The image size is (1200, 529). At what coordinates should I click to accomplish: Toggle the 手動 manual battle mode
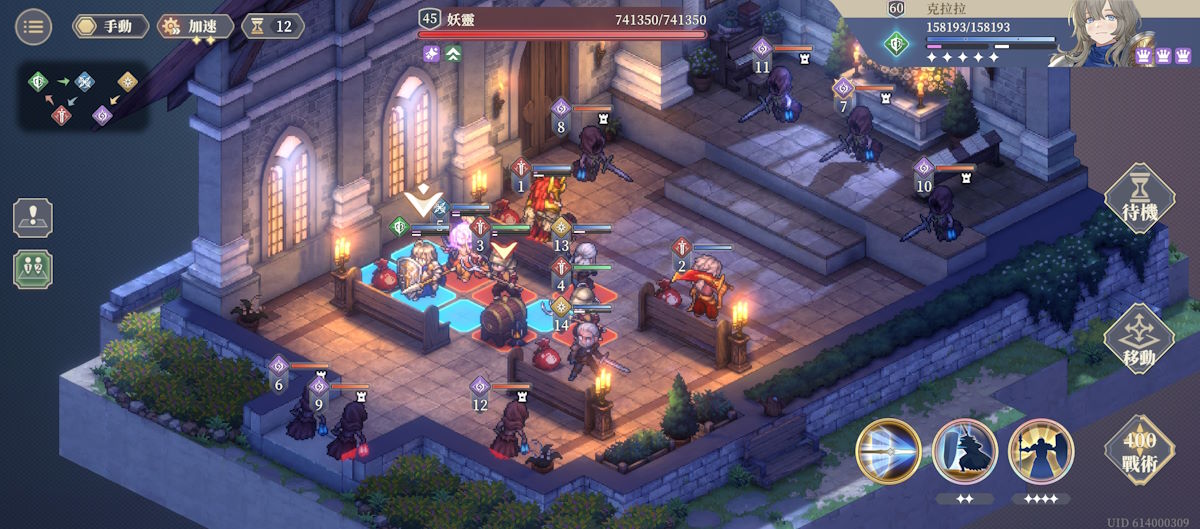click(110, 26)
